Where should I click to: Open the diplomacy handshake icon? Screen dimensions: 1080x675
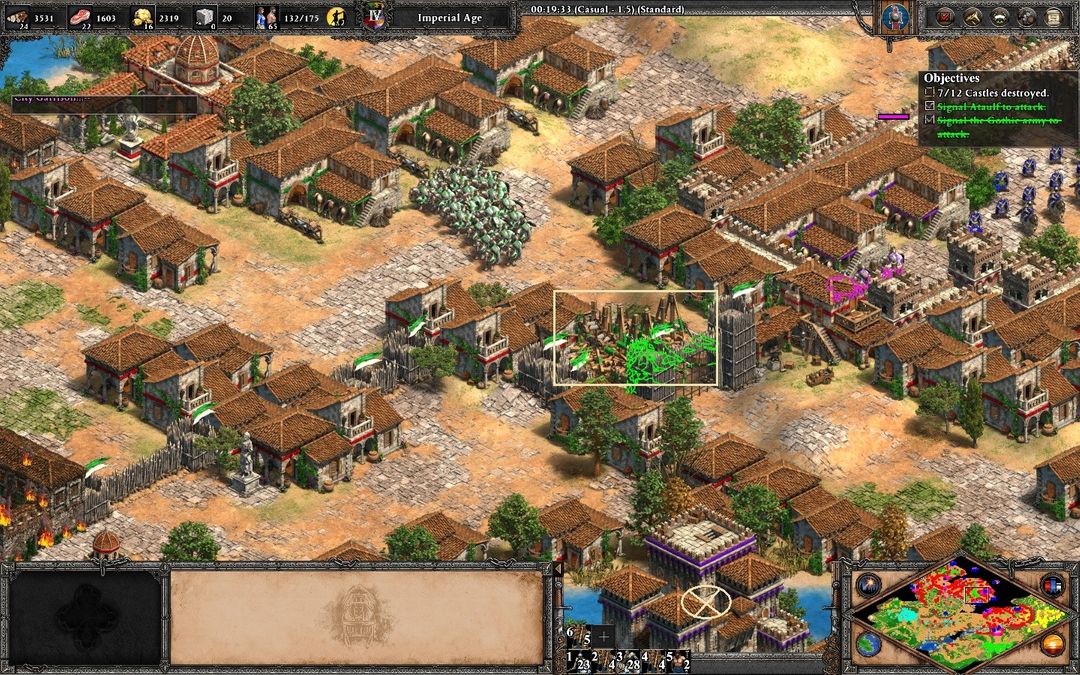coord(998,17)
